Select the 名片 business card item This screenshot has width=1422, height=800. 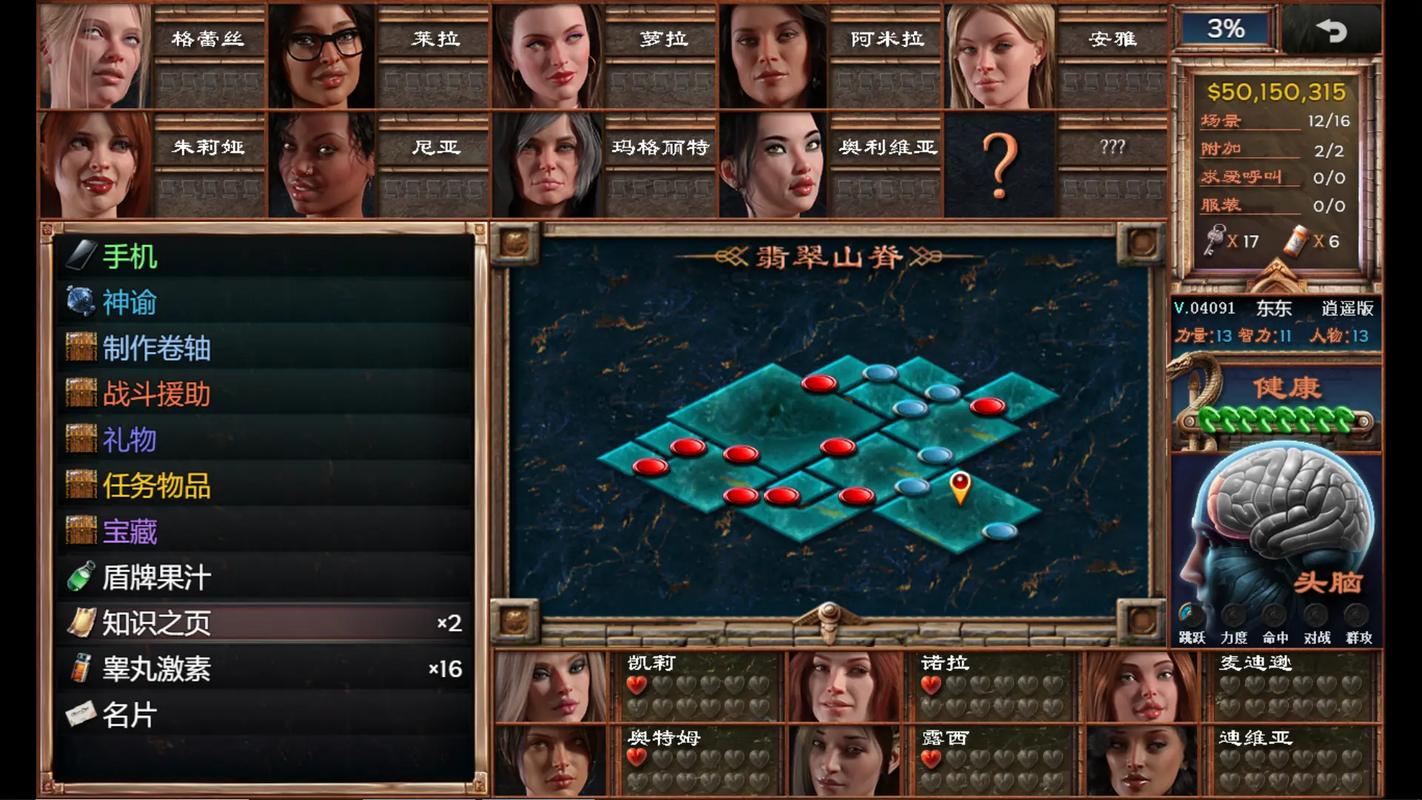coord(130,715)
